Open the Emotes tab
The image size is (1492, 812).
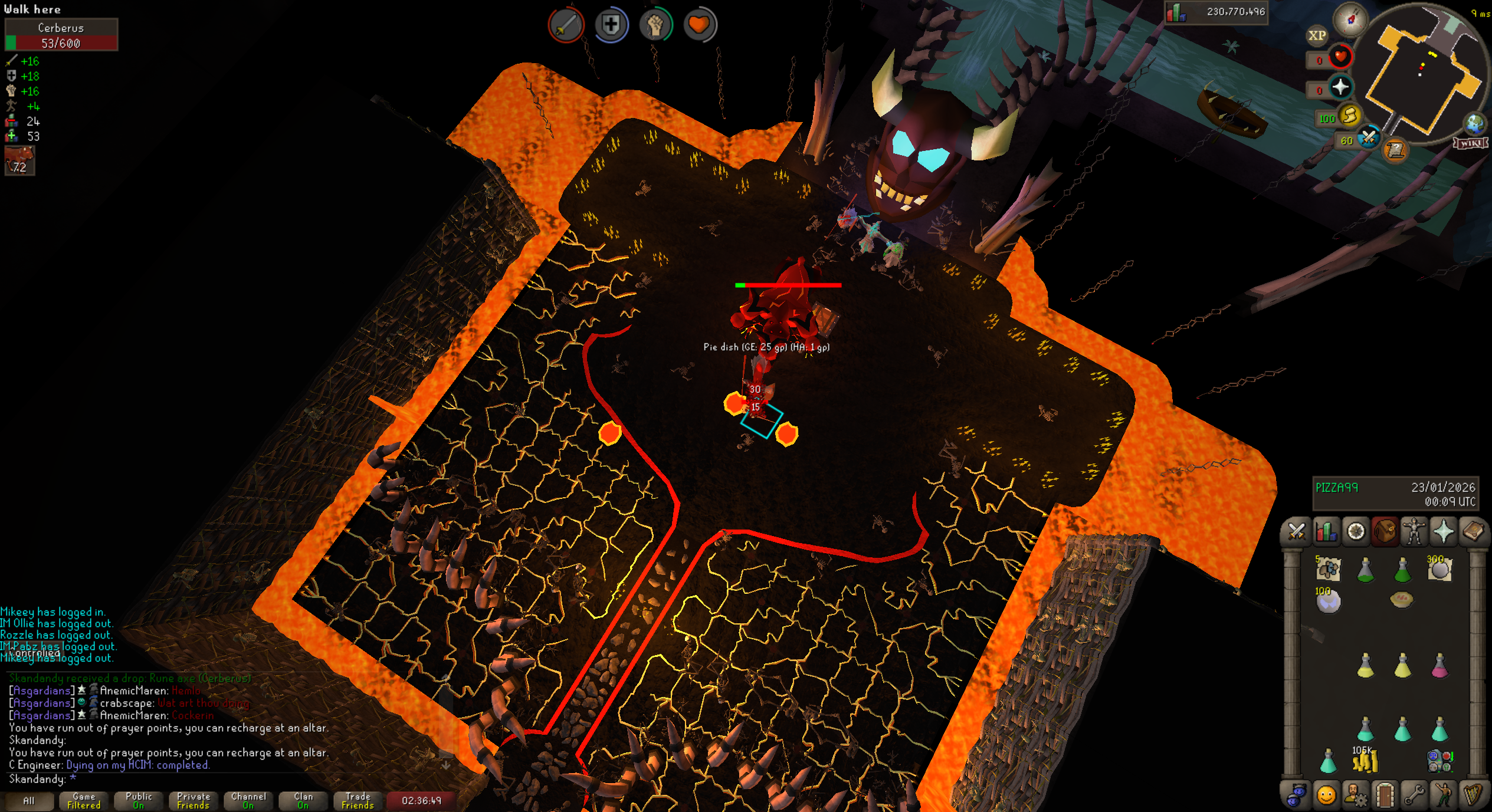(x=1443, y=795)
